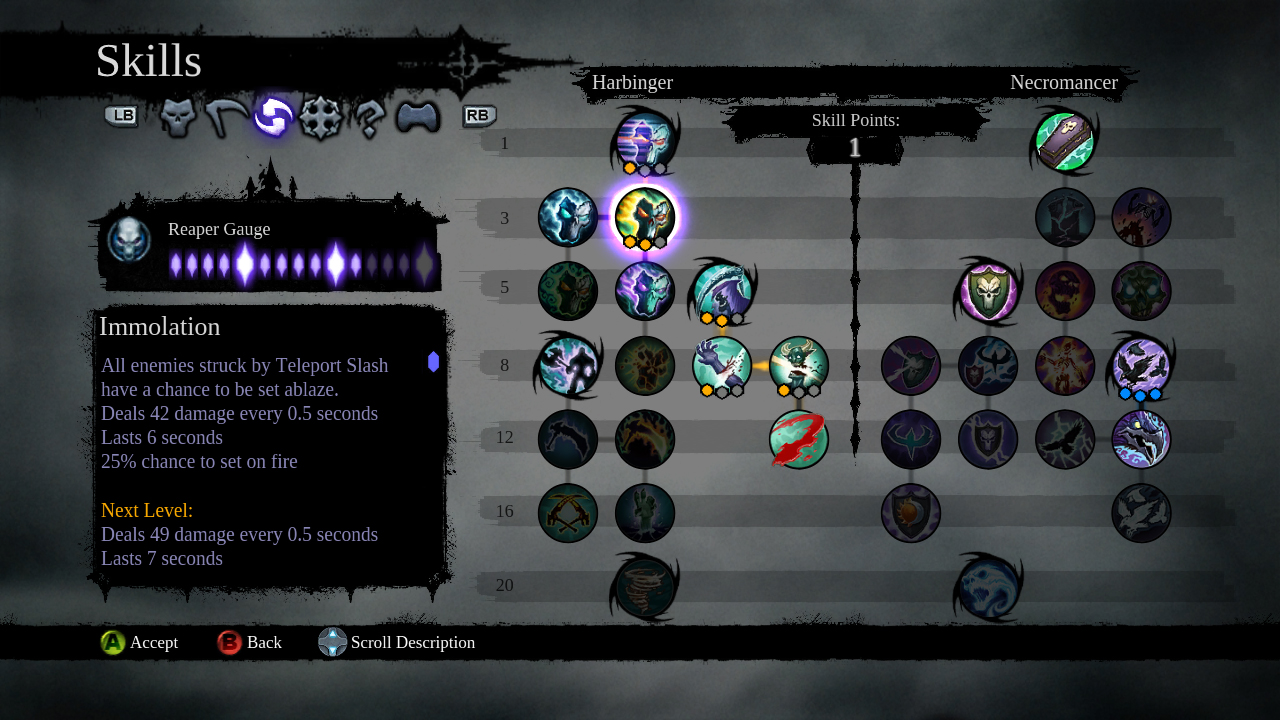Image resolution: width=1280 pixels, height=720 pixels.
Task: Click the question mark category icon
Action: pos(369,116)
